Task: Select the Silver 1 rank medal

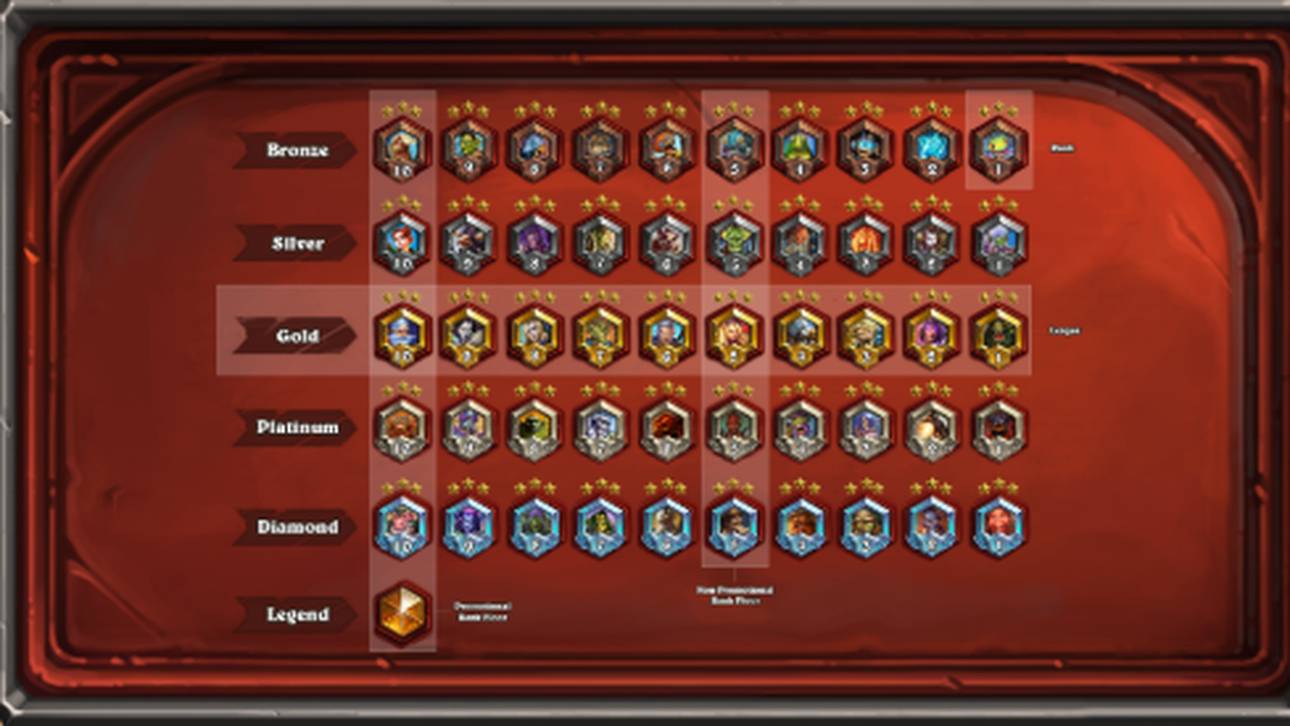Action: (x=999, y=242)
